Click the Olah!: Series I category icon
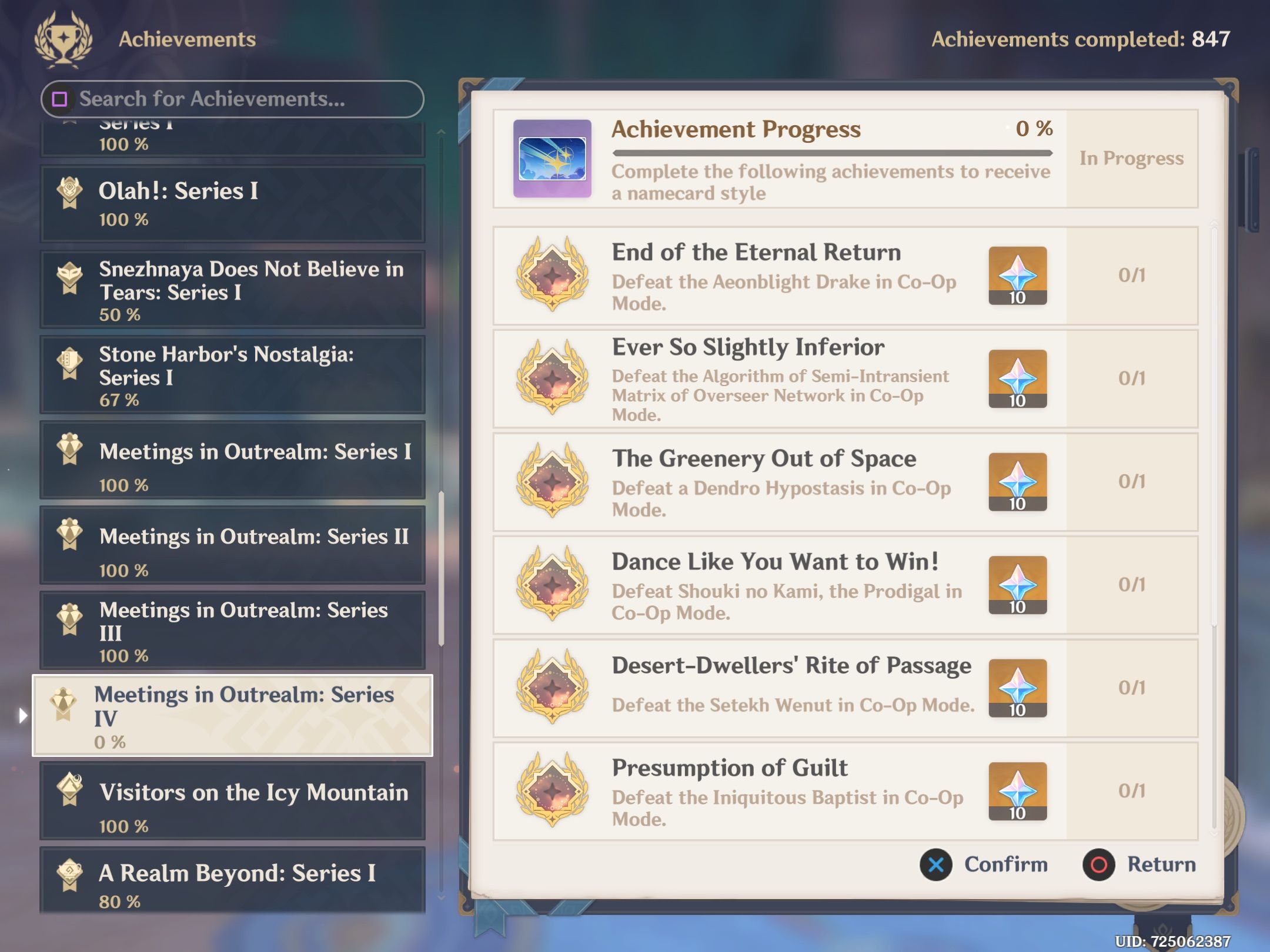 (x=71, y=191)
